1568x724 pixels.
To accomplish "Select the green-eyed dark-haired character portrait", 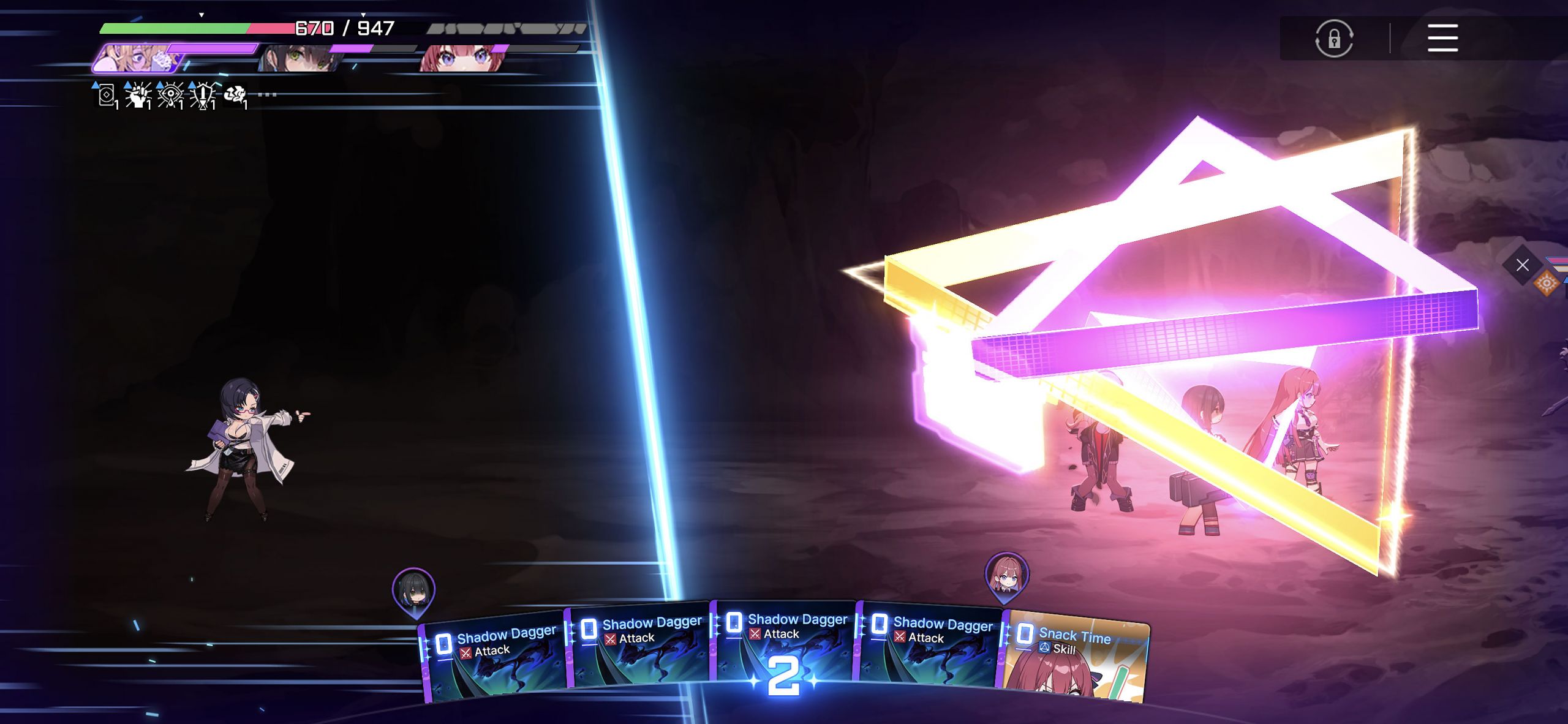I will (x=300, y=59).
